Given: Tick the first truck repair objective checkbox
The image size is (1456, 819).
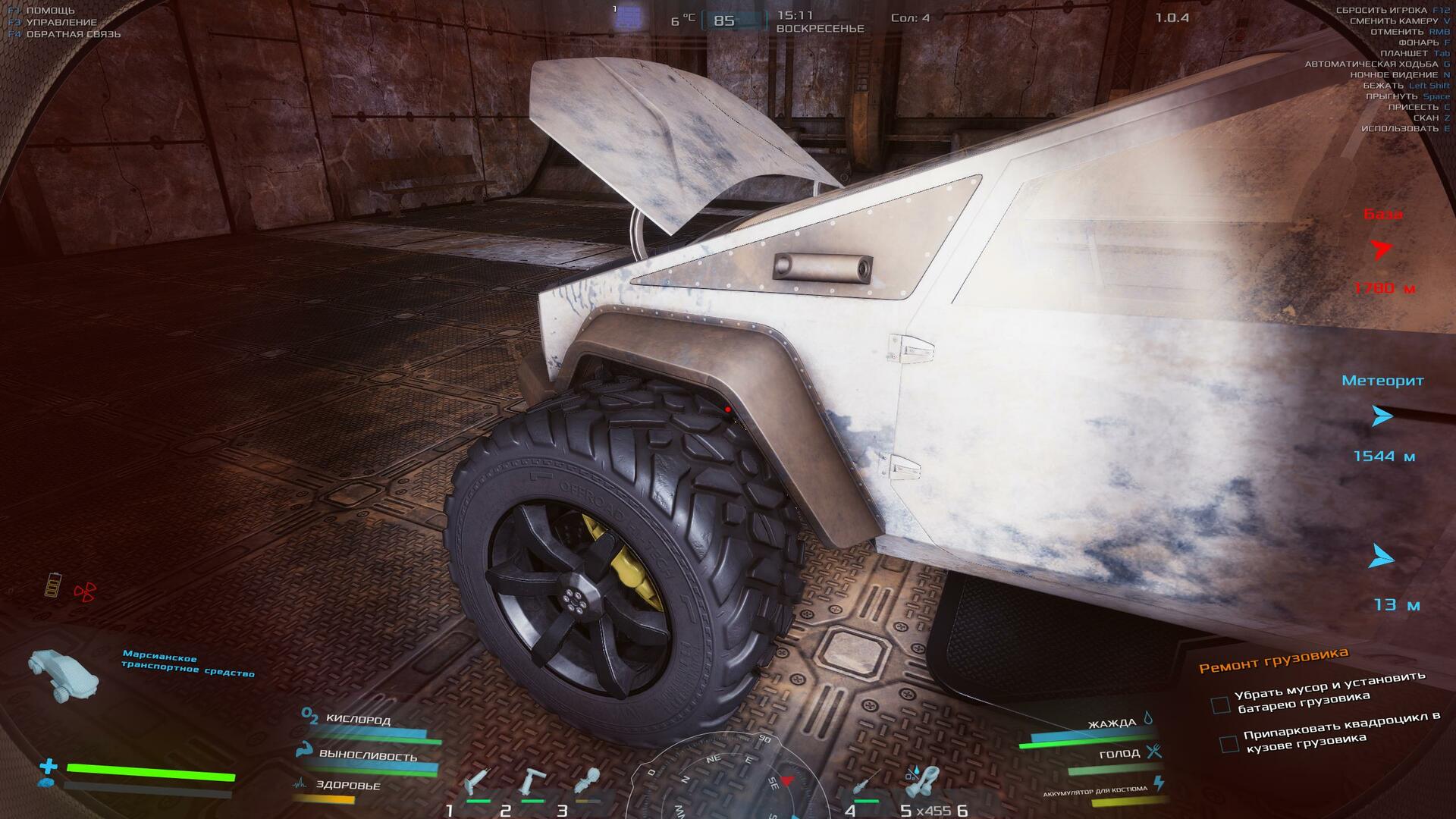Looking at the screenshot, I should [1220, 705].
